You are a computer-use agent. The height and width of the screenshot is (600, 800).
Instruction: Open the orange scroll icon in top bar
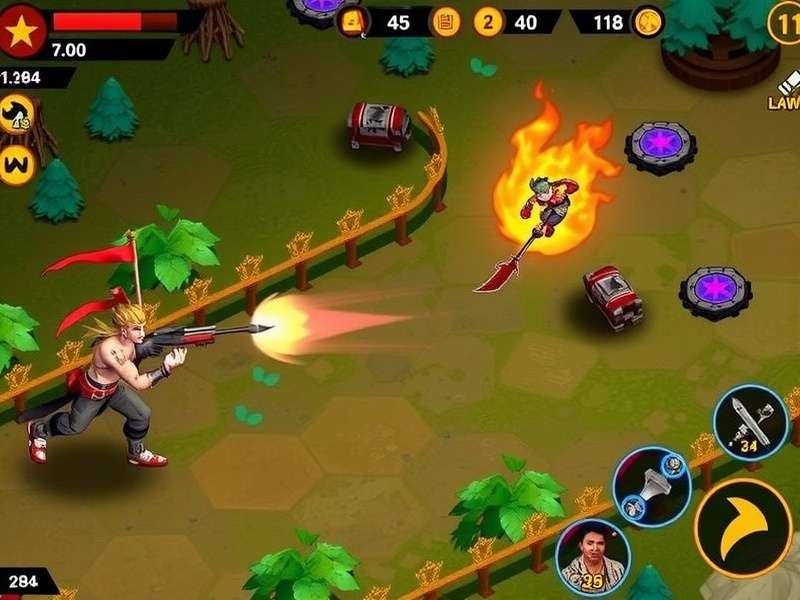point(446,21)
